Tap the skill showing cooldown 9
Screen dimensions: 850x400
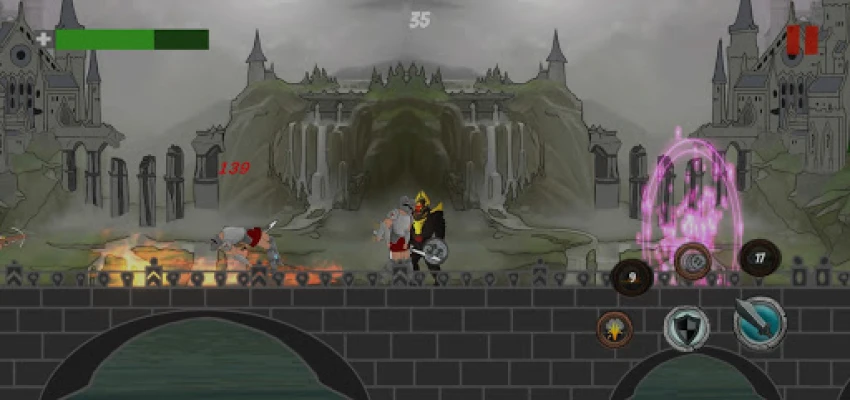[632, 277]
